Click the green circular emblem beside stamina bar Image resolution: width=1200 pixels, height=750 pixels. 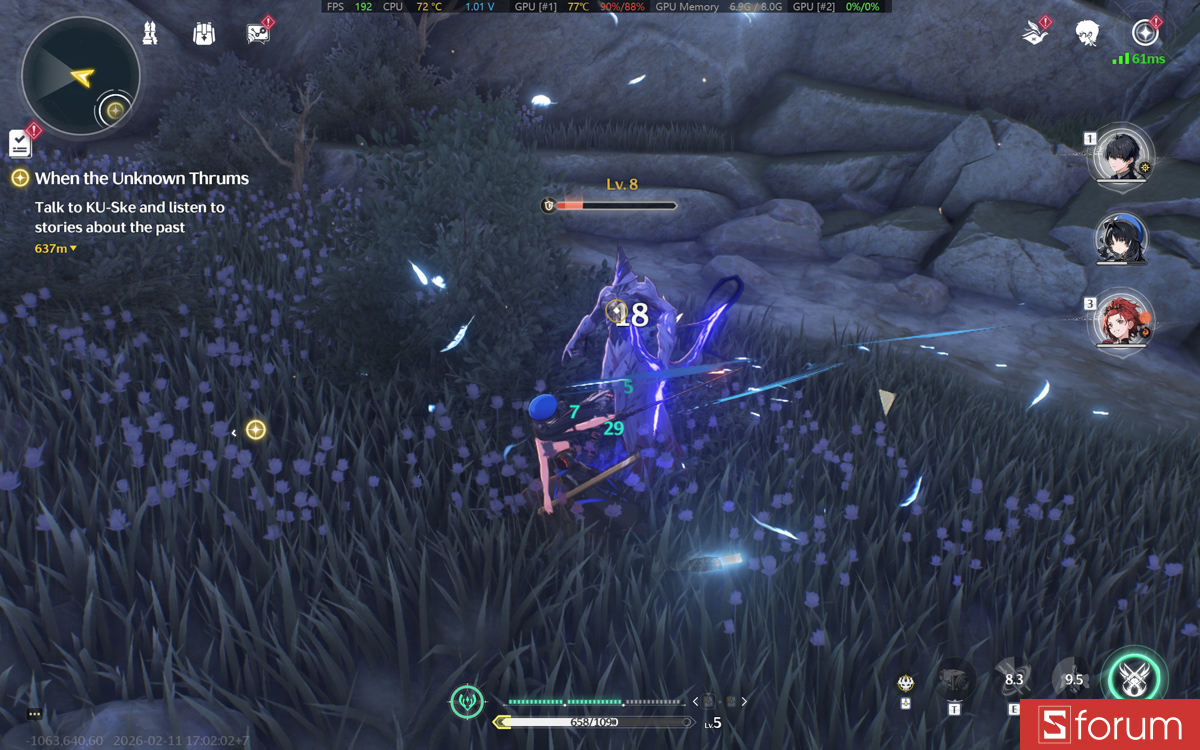coord(467,701)
